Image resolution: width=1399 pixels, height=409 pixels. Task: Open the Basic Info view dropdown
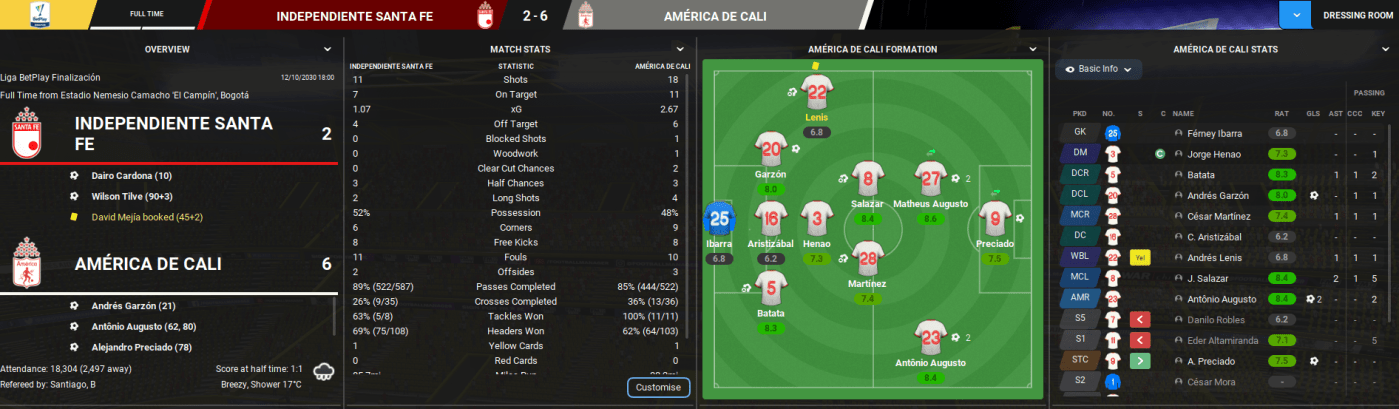[x=1098, y=69]
